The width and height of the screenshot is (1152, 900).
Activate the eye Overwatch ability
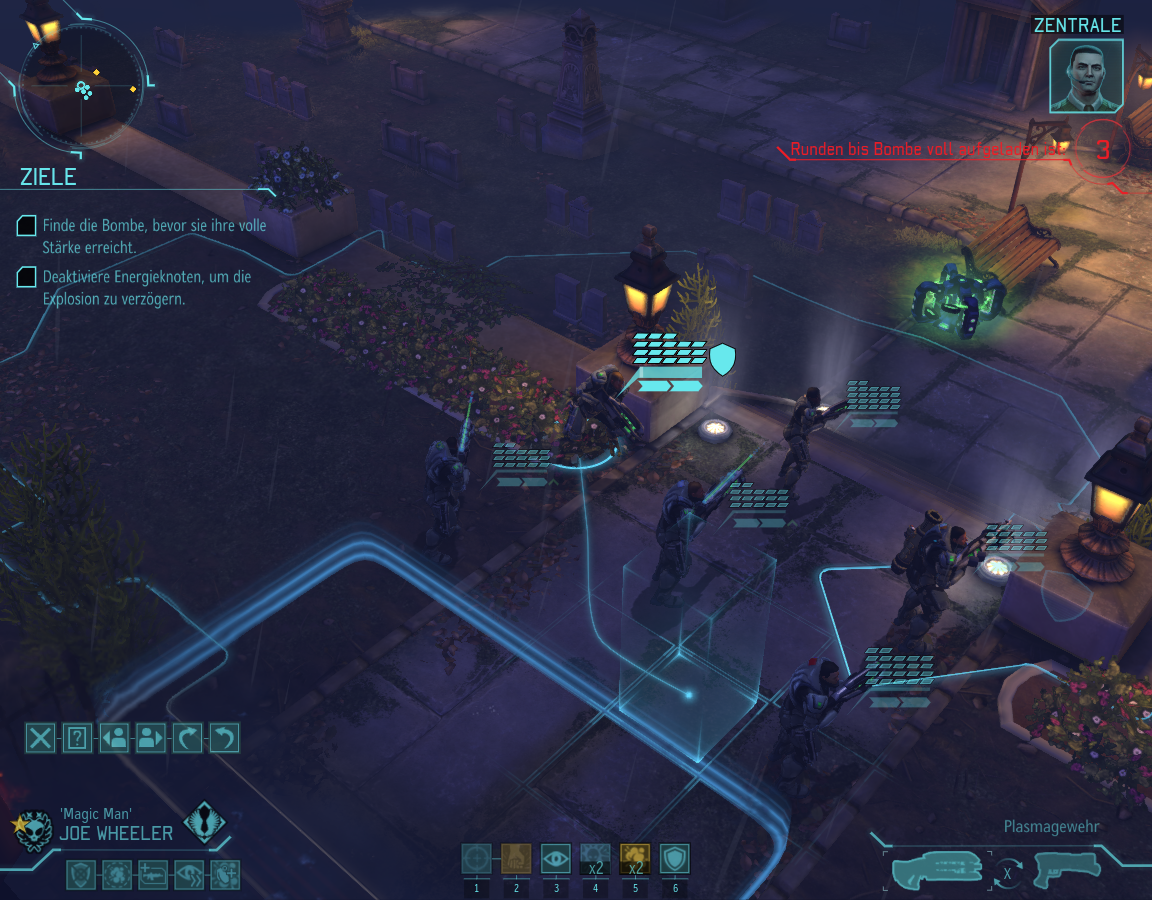[556, 859]
